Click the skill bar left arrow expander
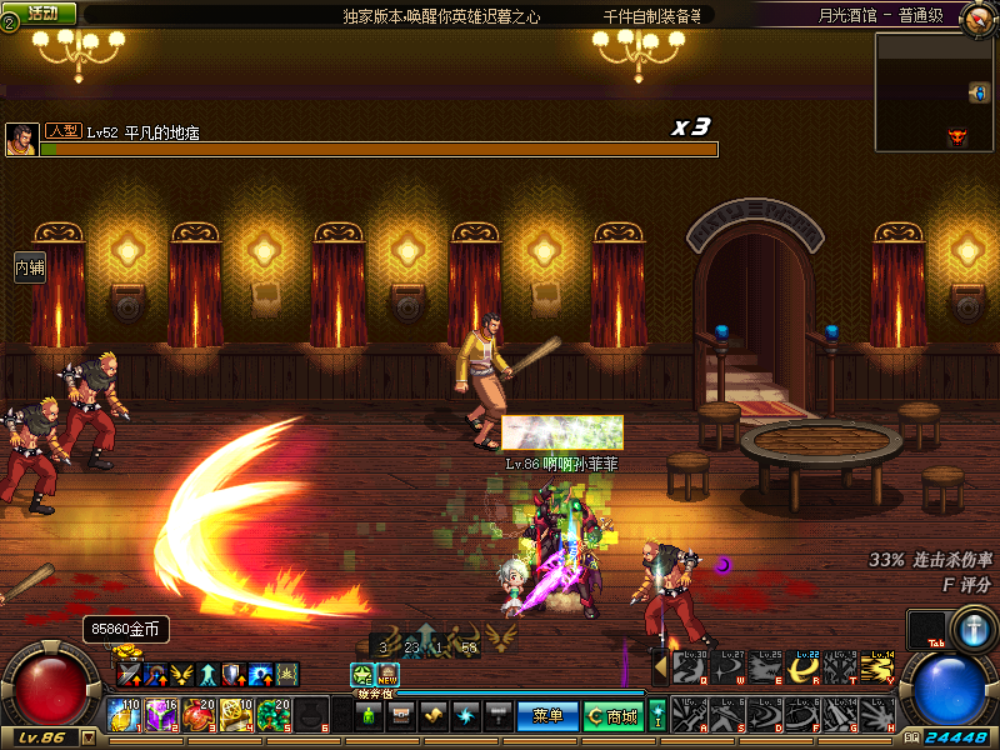This screenshot has height=750, width=1000. [661, 665]
